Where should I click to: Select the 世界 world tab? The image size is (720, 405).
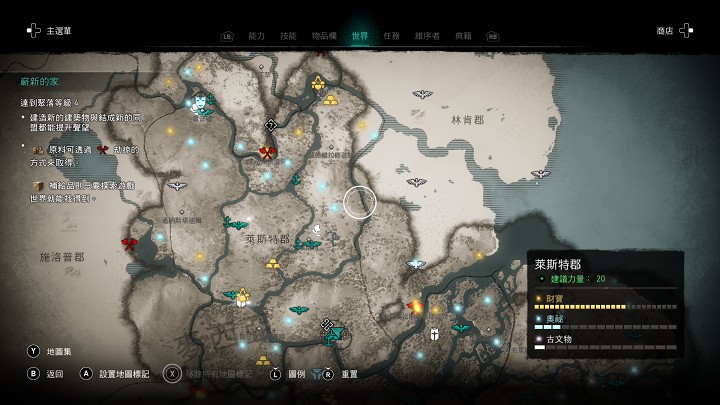(x=360, y=36)
